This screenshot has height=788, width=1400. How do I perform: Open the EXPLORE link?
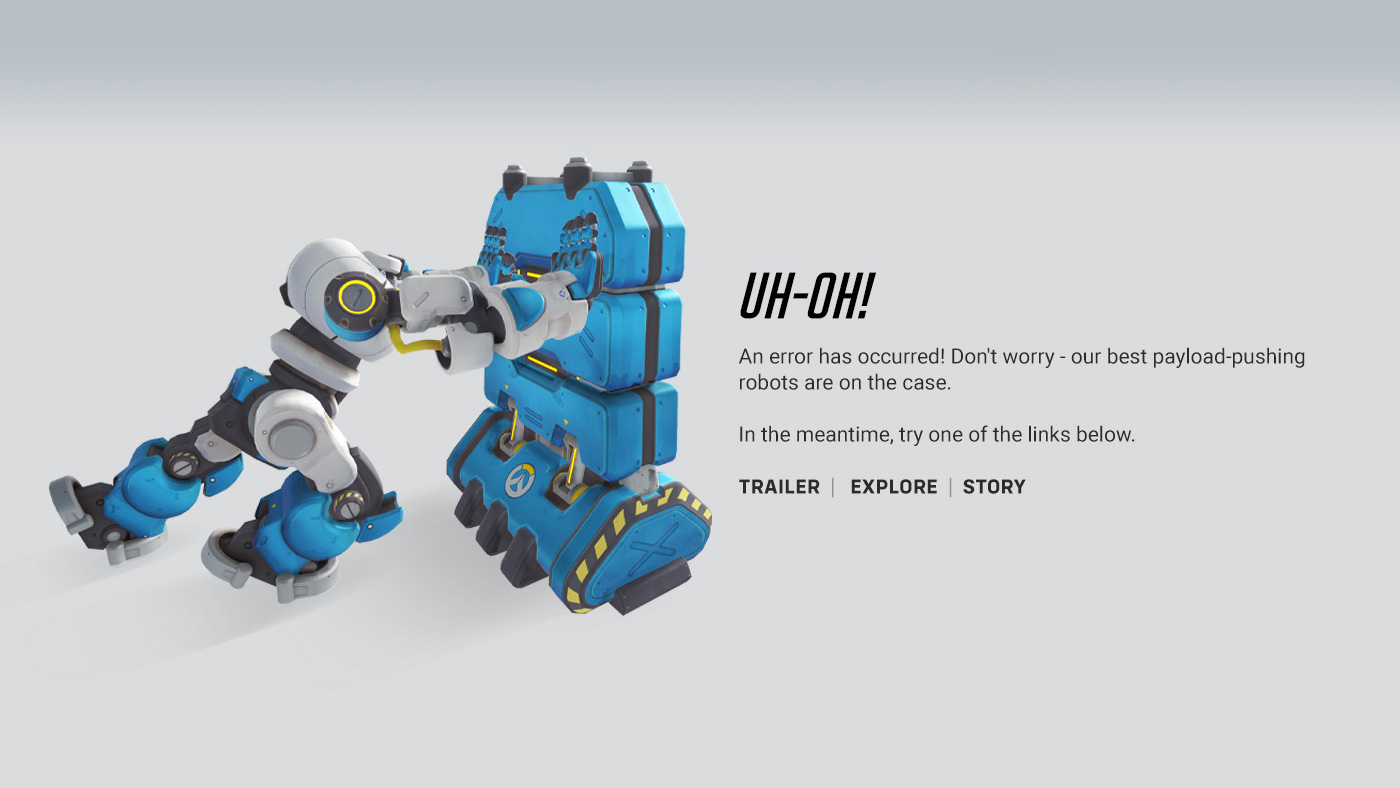click(x=893, y=487)
